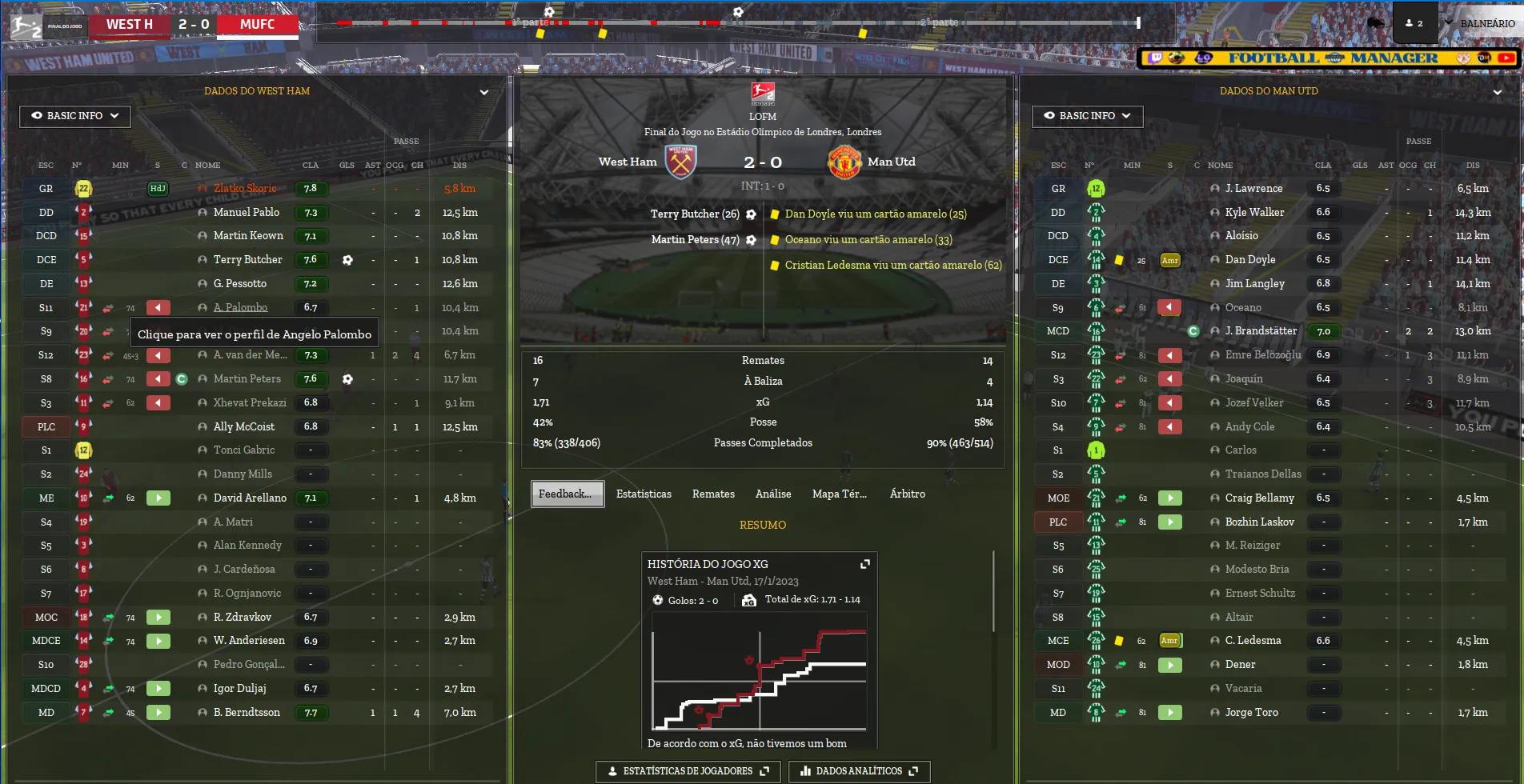Collapse the Dados do Man Utd panel

[1497, 92]
